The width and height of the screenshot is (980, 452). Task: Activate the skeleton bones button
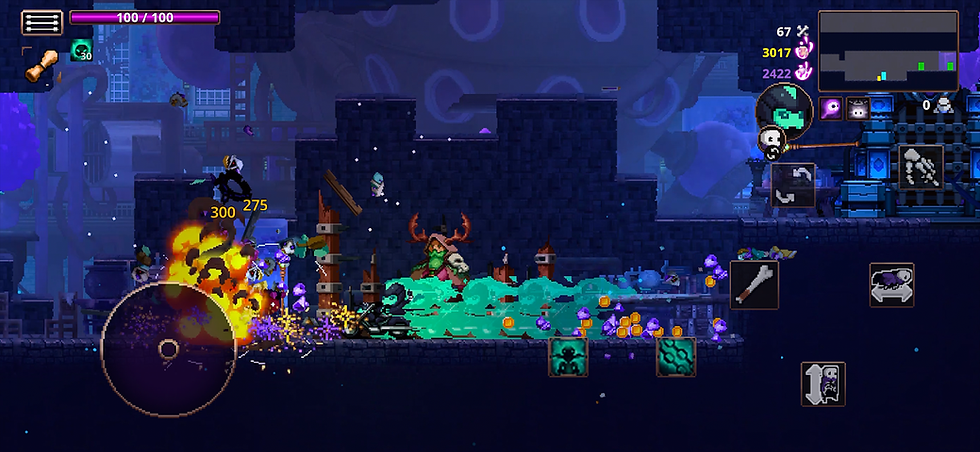point(920,167)
